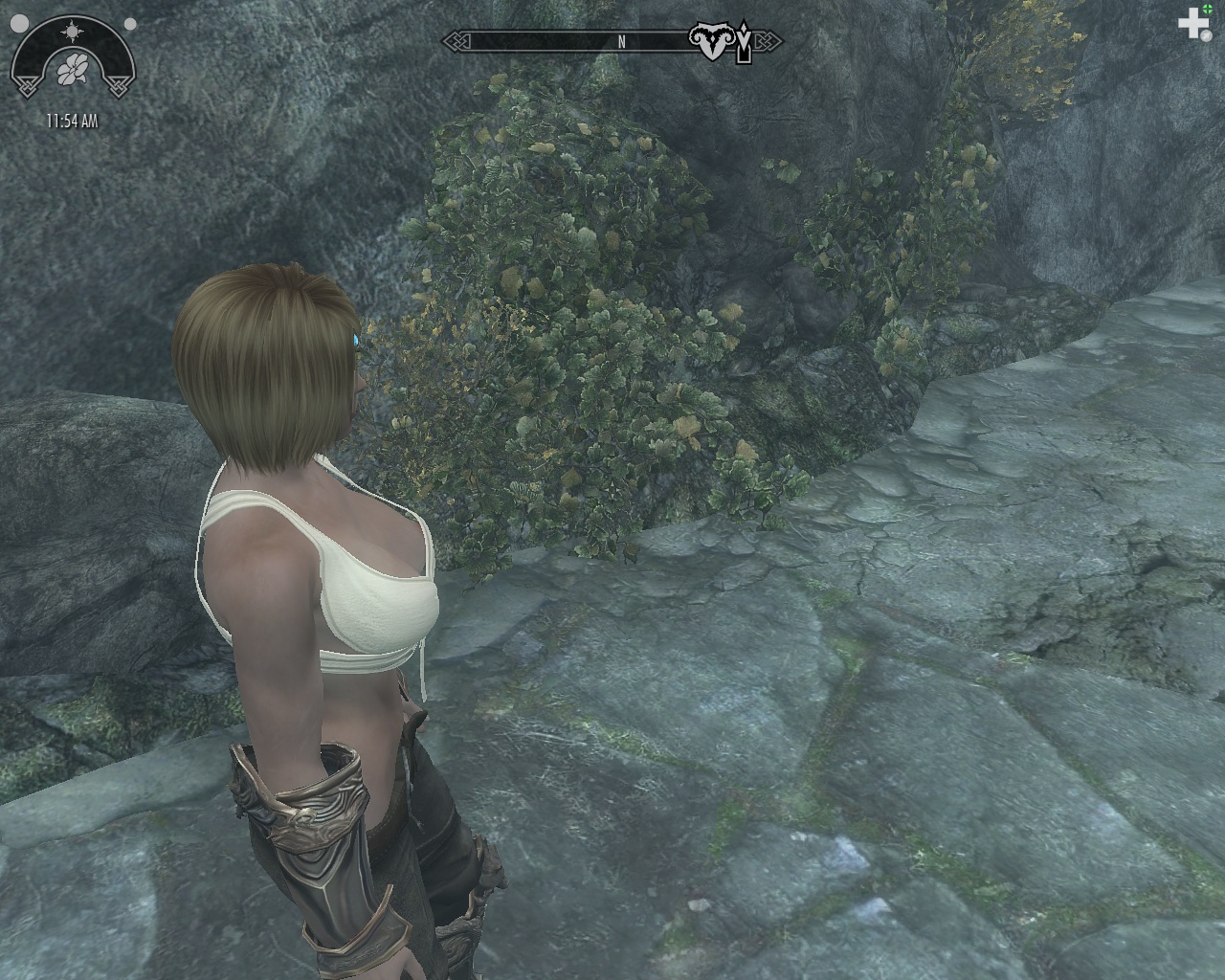Screen dimensions: 1225x980
Task: Click the N heading marker on the compass bar
Action: tap(622, 42)
